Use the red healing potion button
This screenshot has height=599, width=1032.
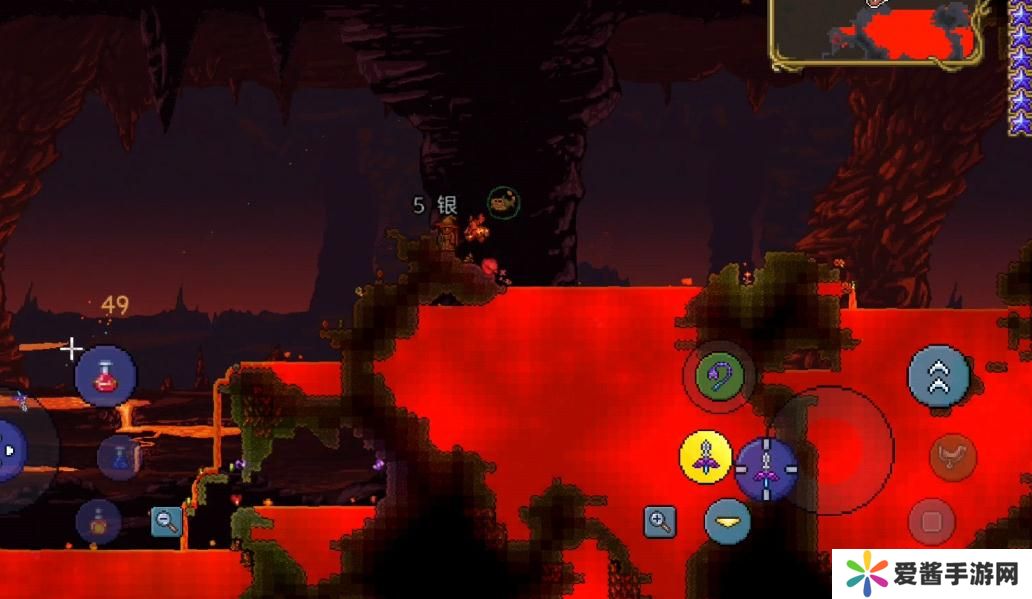click(105, 376)
